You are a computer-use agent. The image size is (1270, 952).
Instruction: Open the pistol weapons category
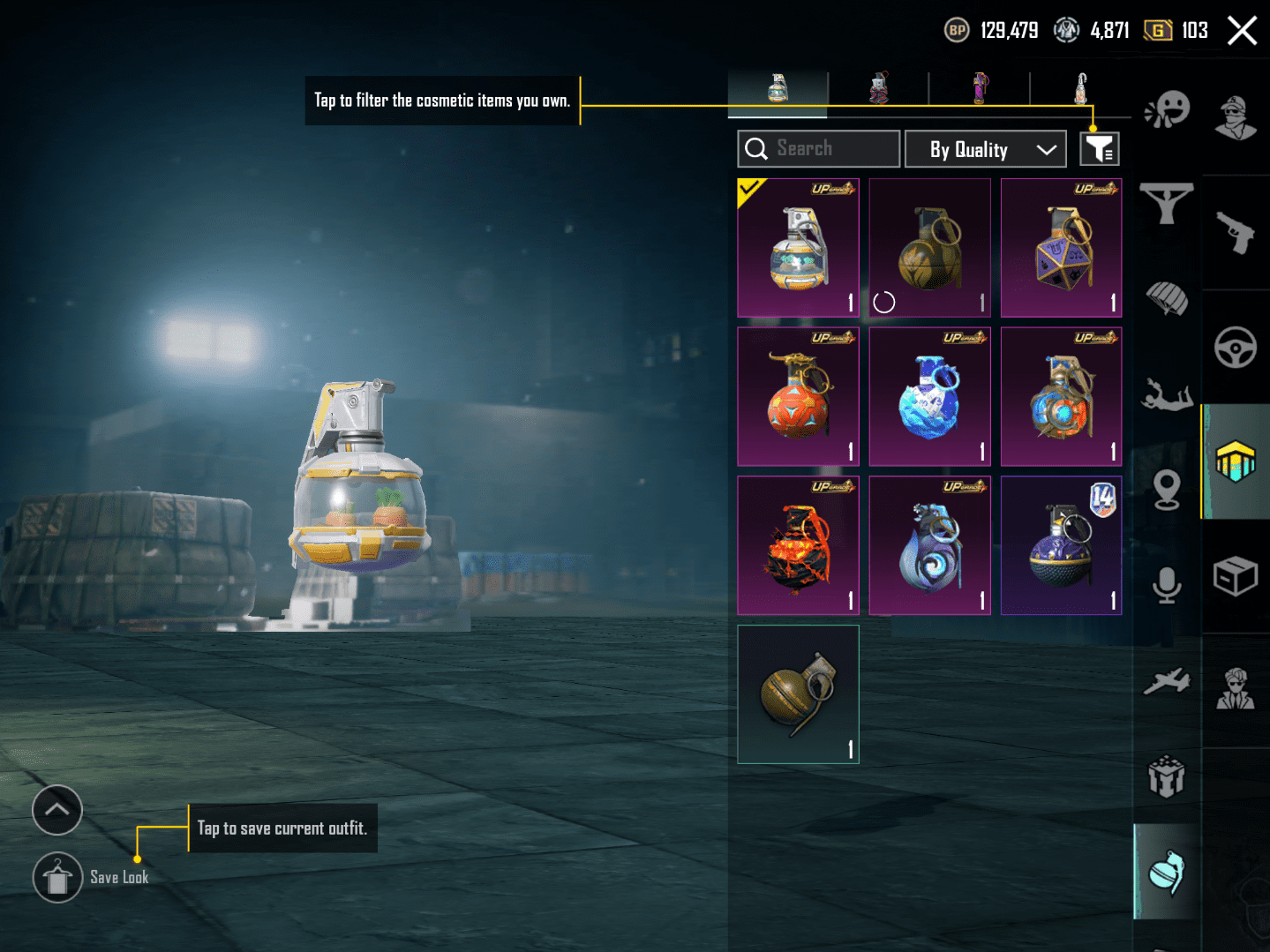pyautogui.click(x=1235, y=232)
